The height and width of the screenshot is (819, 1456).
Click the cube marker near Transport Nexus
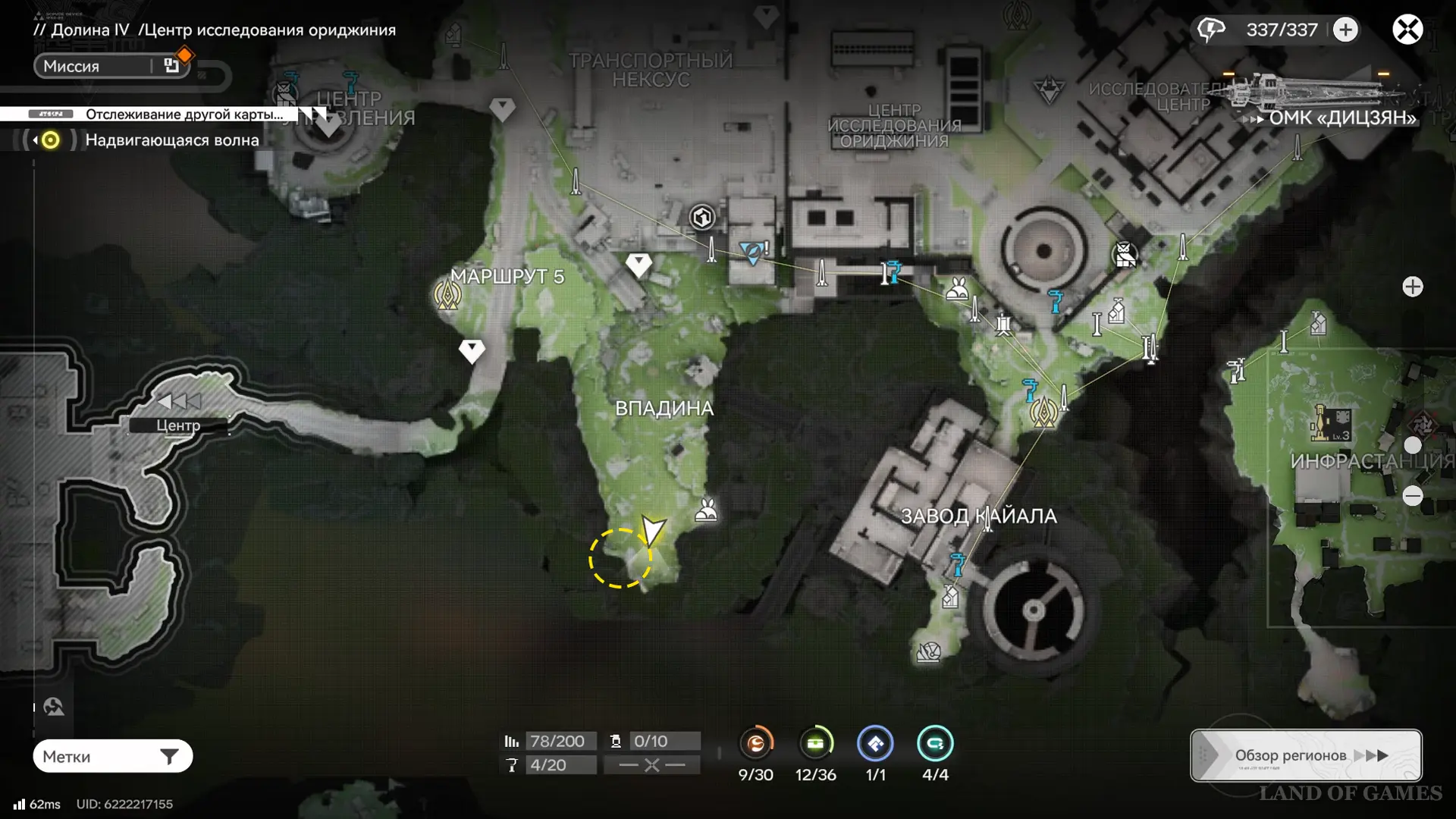coord(702,218)
